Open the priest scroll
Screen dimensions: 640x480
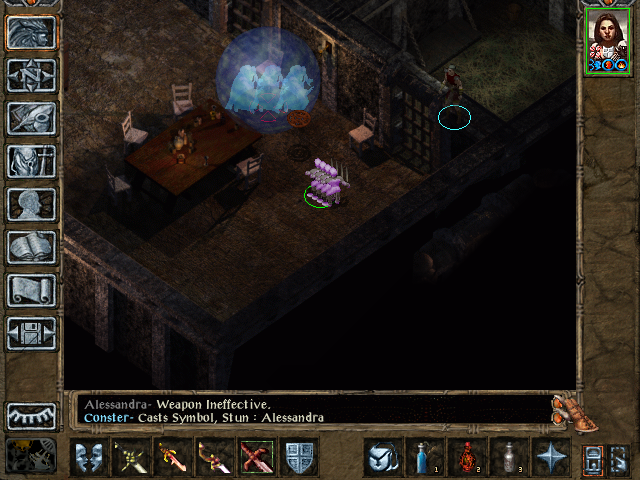[31, 290]
